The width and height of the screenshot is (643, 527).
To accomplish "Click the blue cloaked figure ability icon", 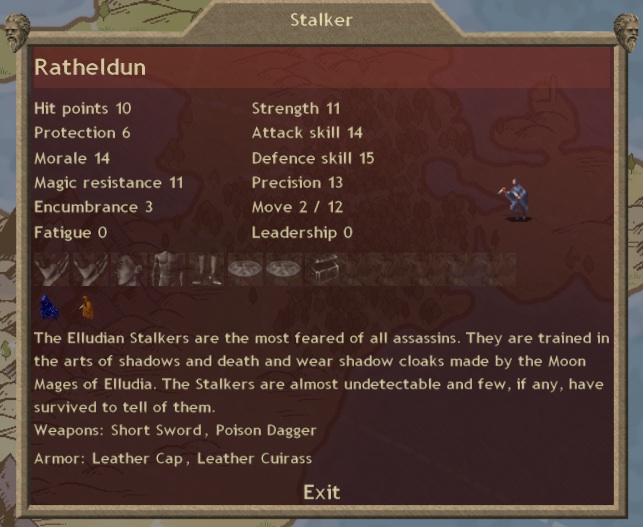I will (x=48, y=307).
